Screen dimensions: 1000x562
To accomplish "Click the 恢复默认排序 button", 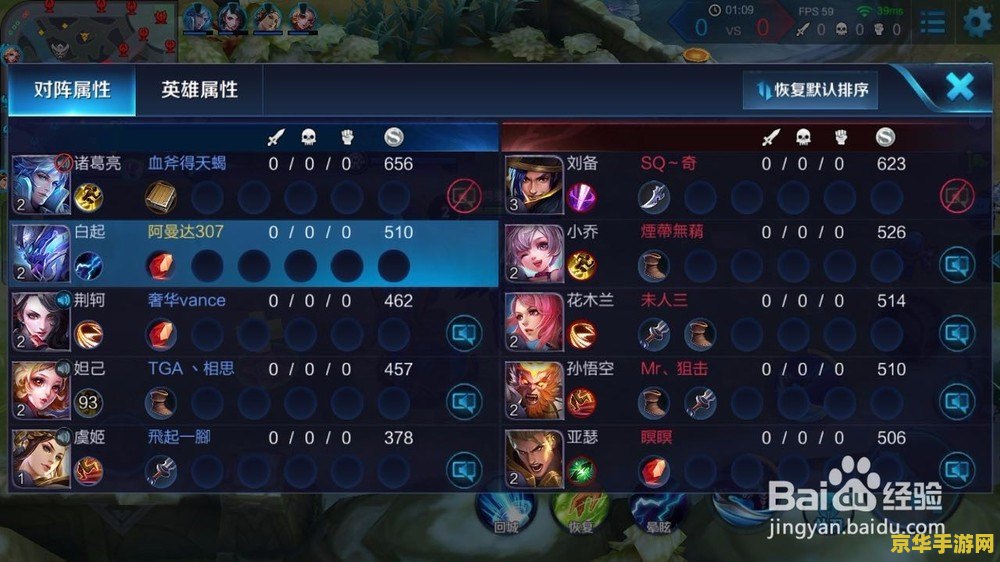I will tap(811, 90).
